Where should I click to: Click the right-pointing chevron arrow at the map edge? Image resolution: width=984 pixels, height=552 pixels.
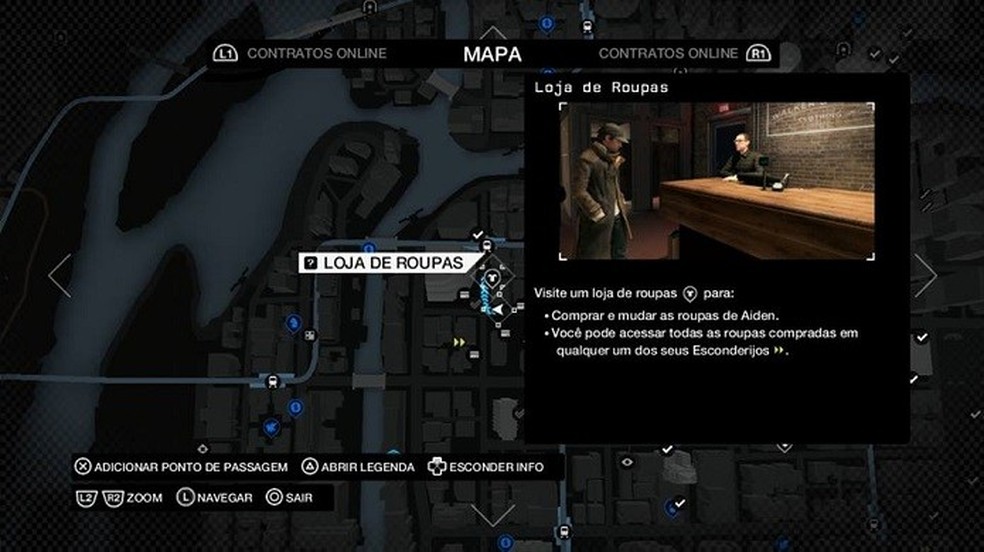tap(925, 275)
